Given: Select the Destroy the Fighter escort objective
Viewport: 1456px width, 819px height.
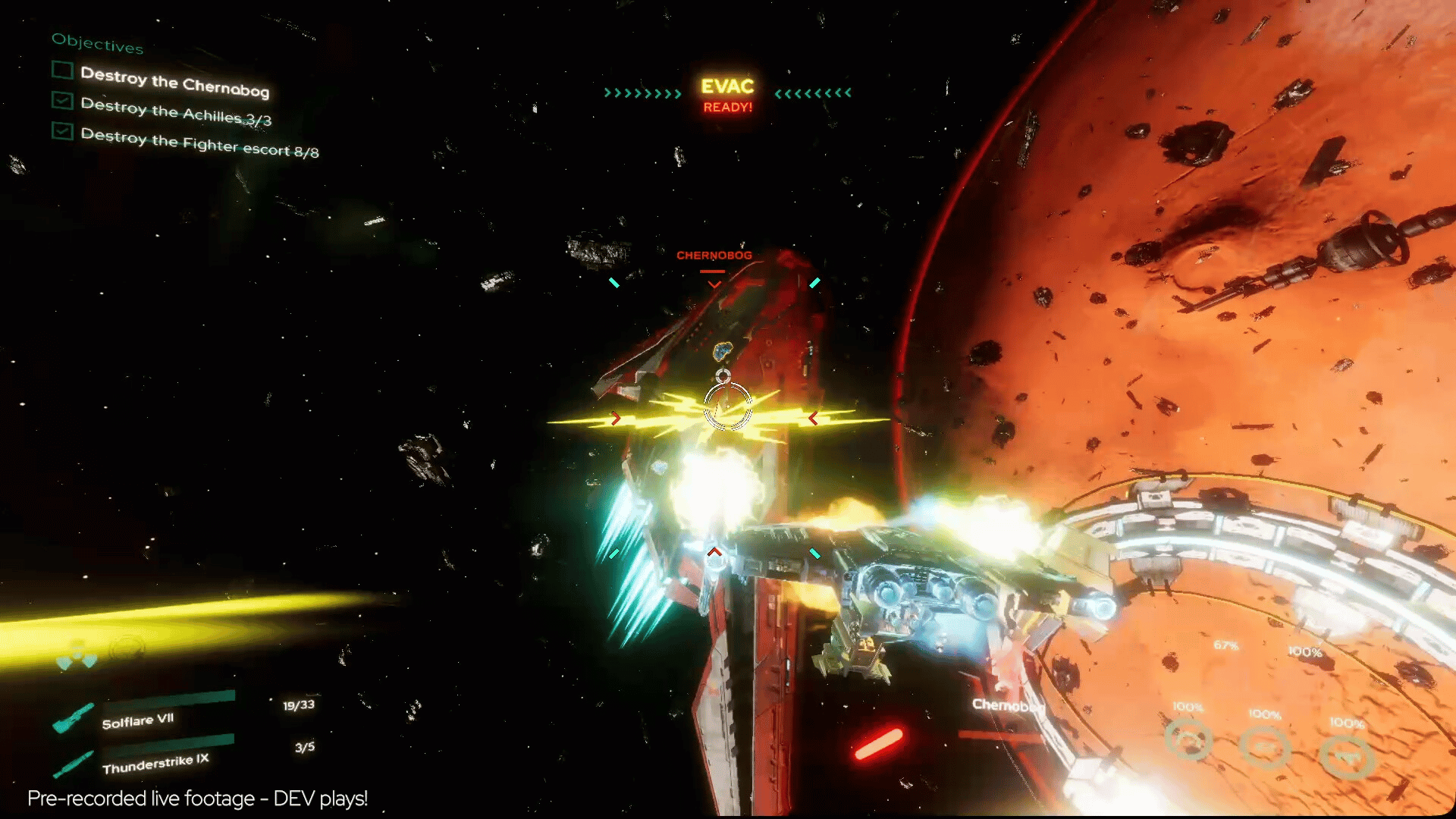Looking at the screenshot, I should coord(199,143).
